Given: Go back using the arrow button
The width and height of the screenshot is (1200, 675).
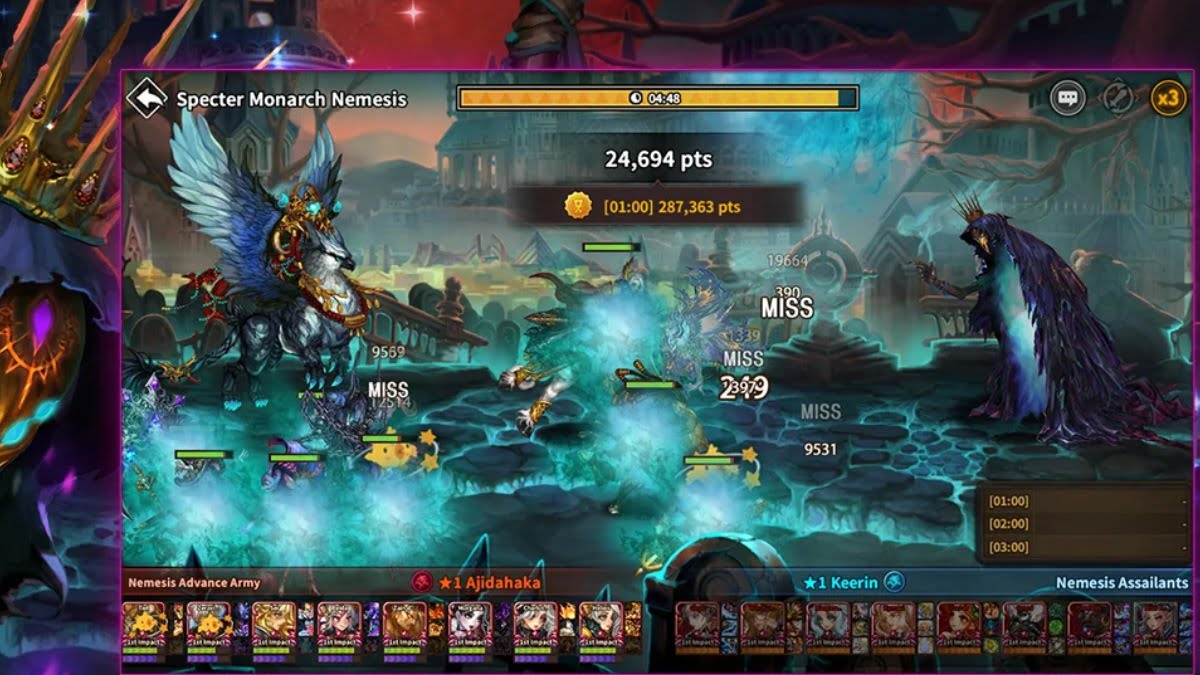Looking at the screenshot, I should (x=147, y=98).
